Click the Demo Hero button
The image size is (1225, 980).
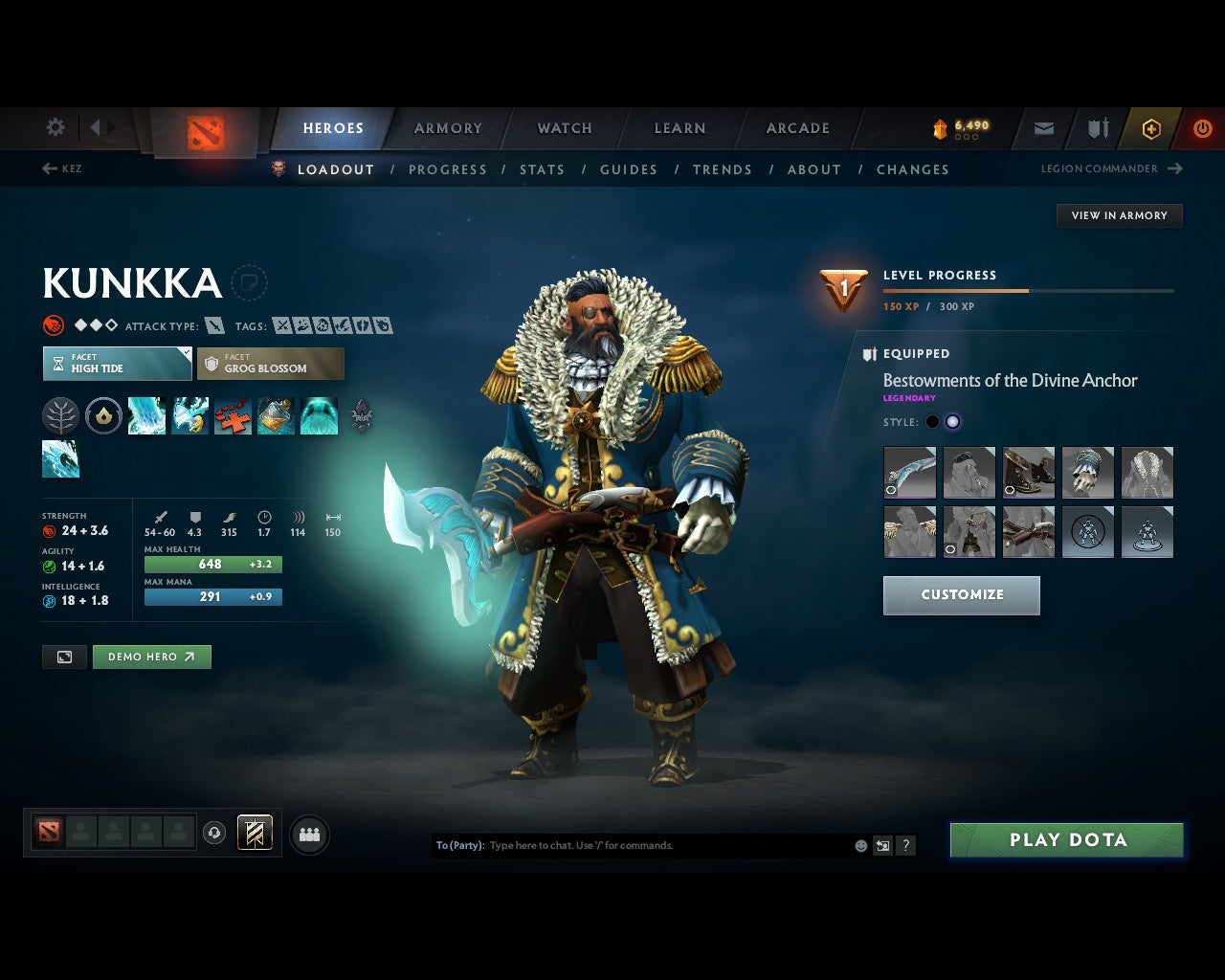click(x=151, y=657)
